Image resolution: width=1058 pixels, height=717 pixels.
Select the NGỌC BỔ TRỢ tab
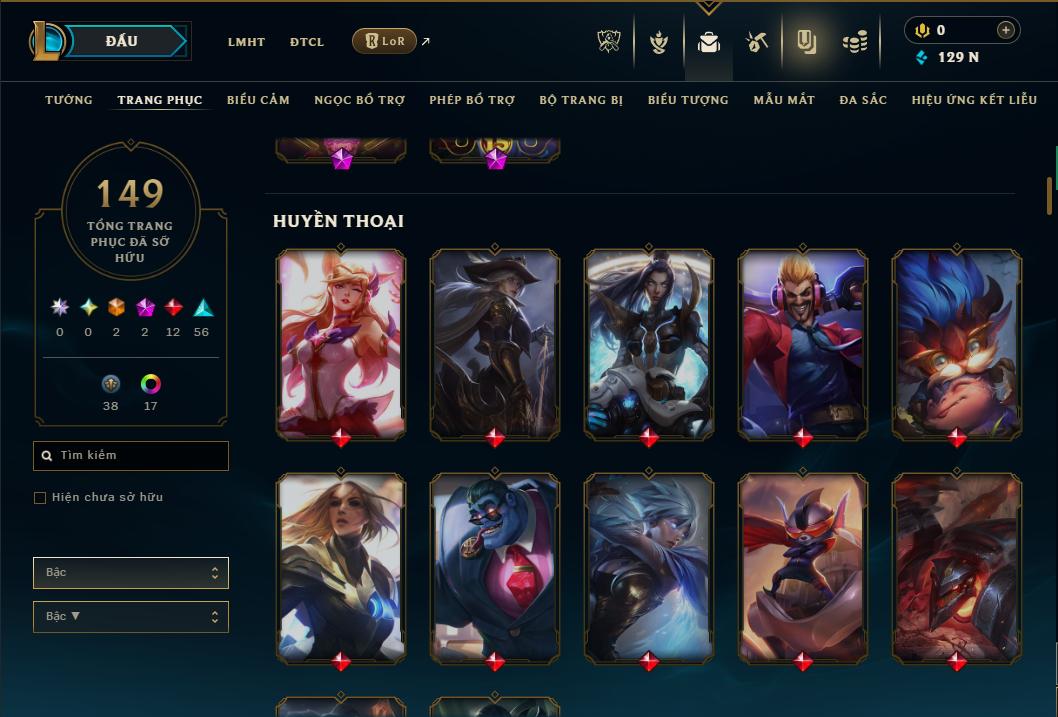click(x=359, y=100)
